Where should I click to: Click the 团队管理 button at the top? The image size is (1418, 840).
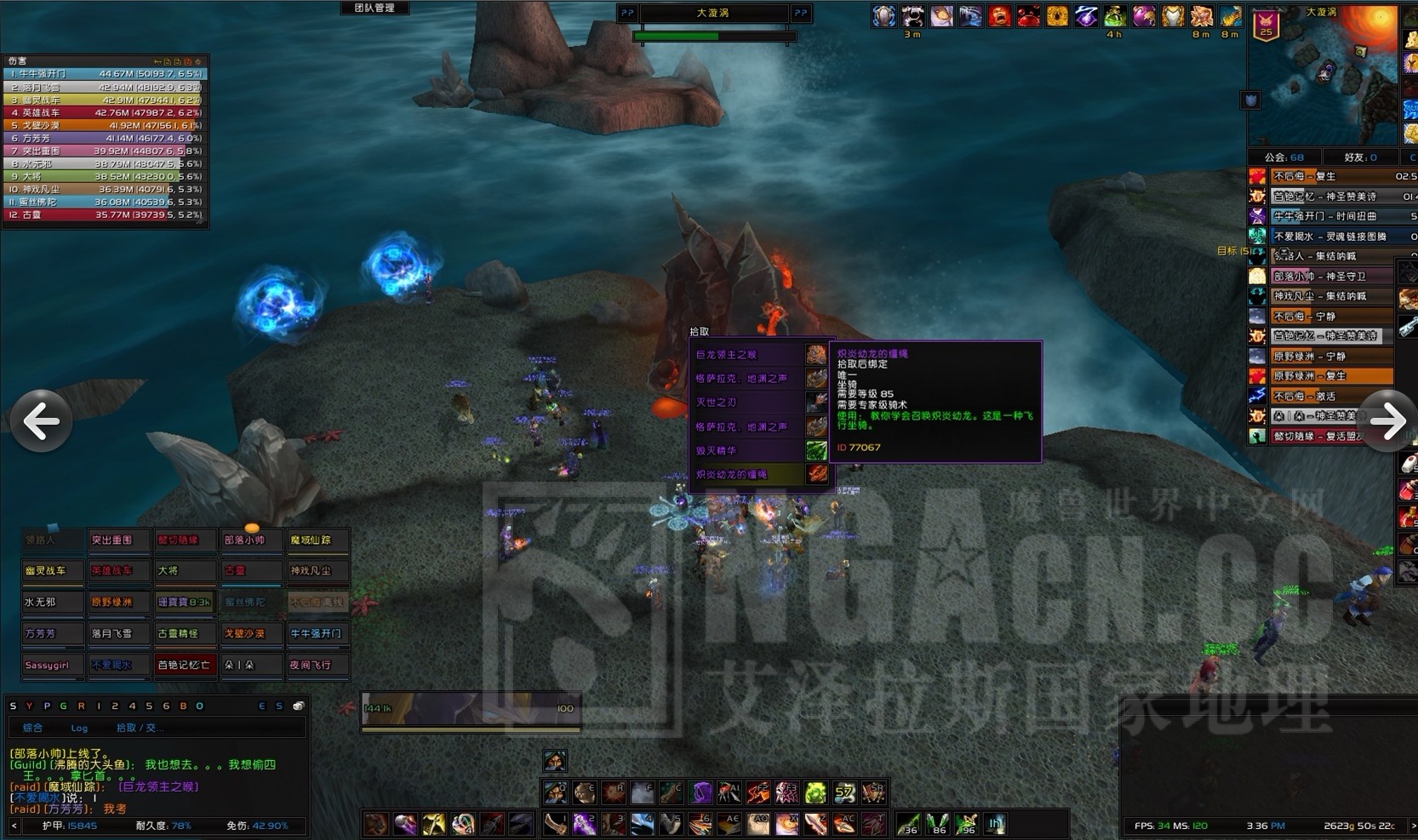click(375, 9)
